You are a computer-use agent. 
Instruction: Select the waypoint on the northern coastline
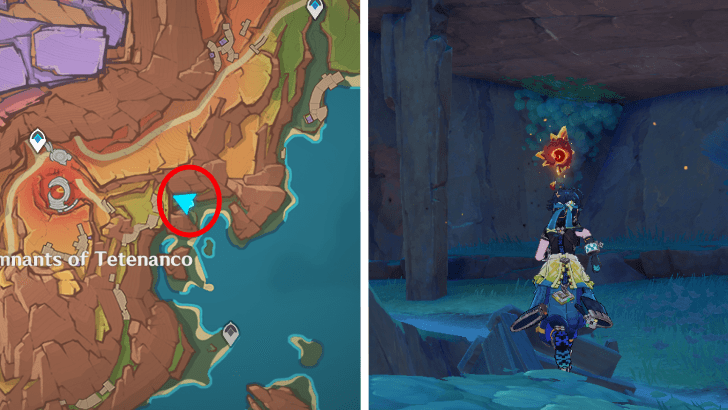click(x=315, y=12)
